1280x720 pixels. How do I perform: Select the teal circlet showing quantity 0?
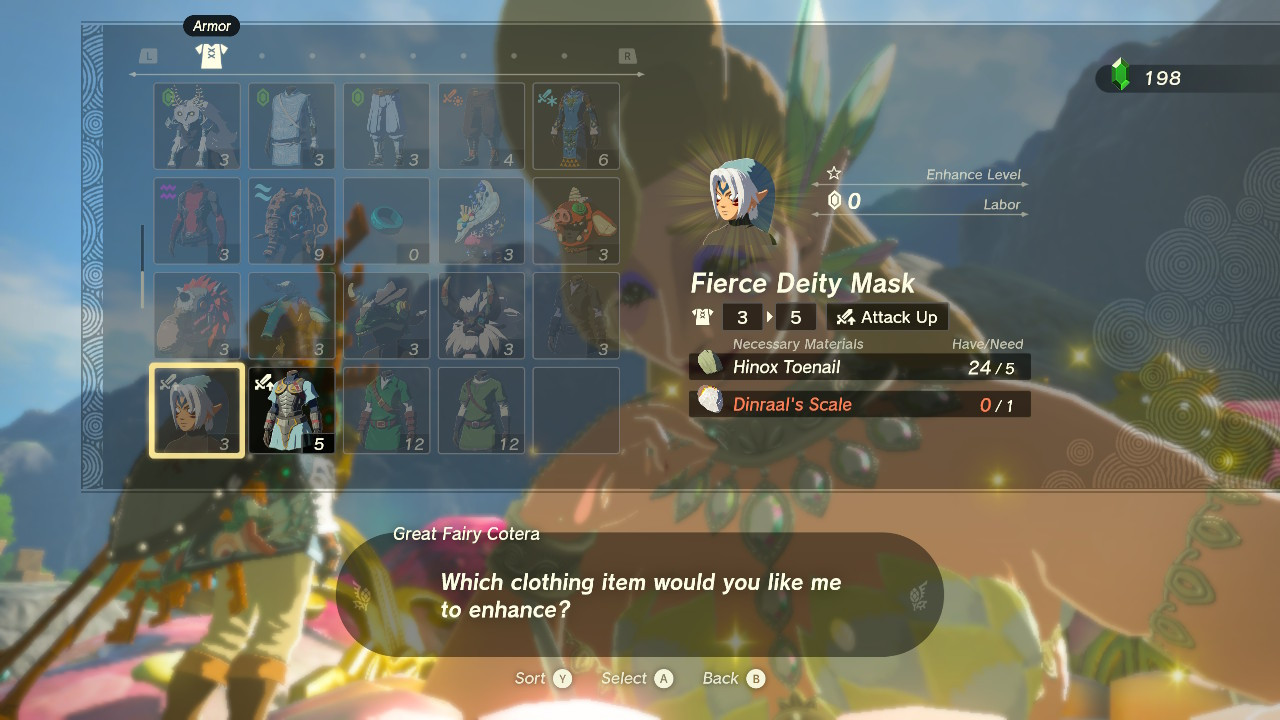click(386, 218)
